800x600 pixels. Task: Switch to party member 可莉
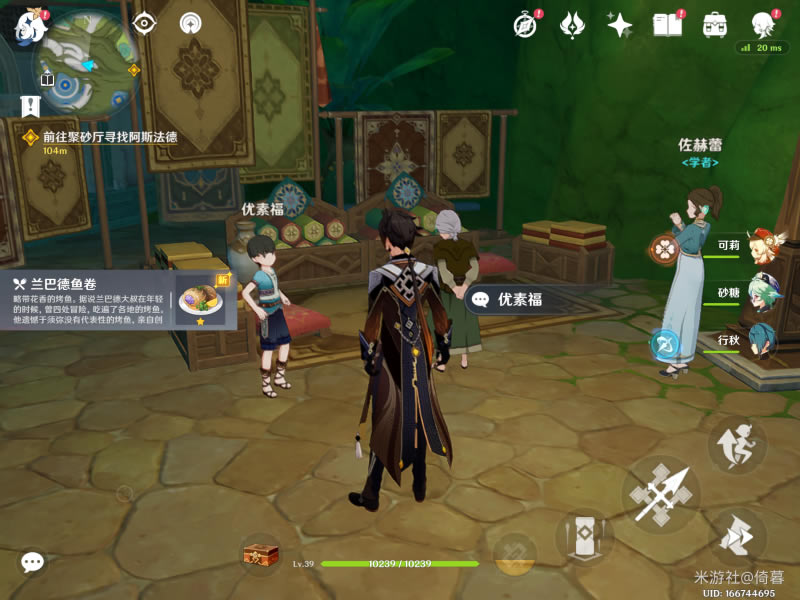(765, 245)
